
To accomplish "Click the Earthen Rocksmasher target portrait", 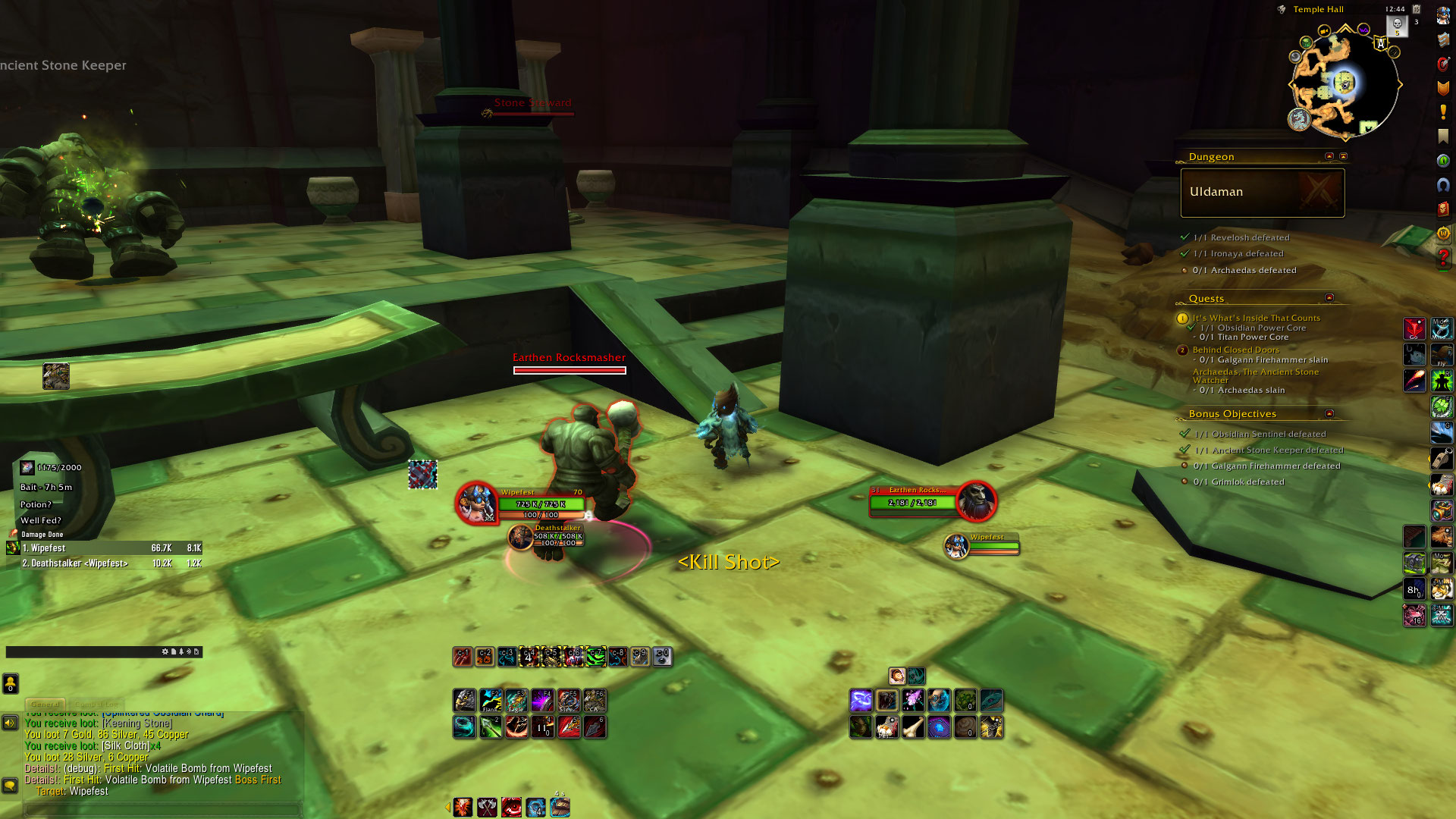I will pos(976,502).
